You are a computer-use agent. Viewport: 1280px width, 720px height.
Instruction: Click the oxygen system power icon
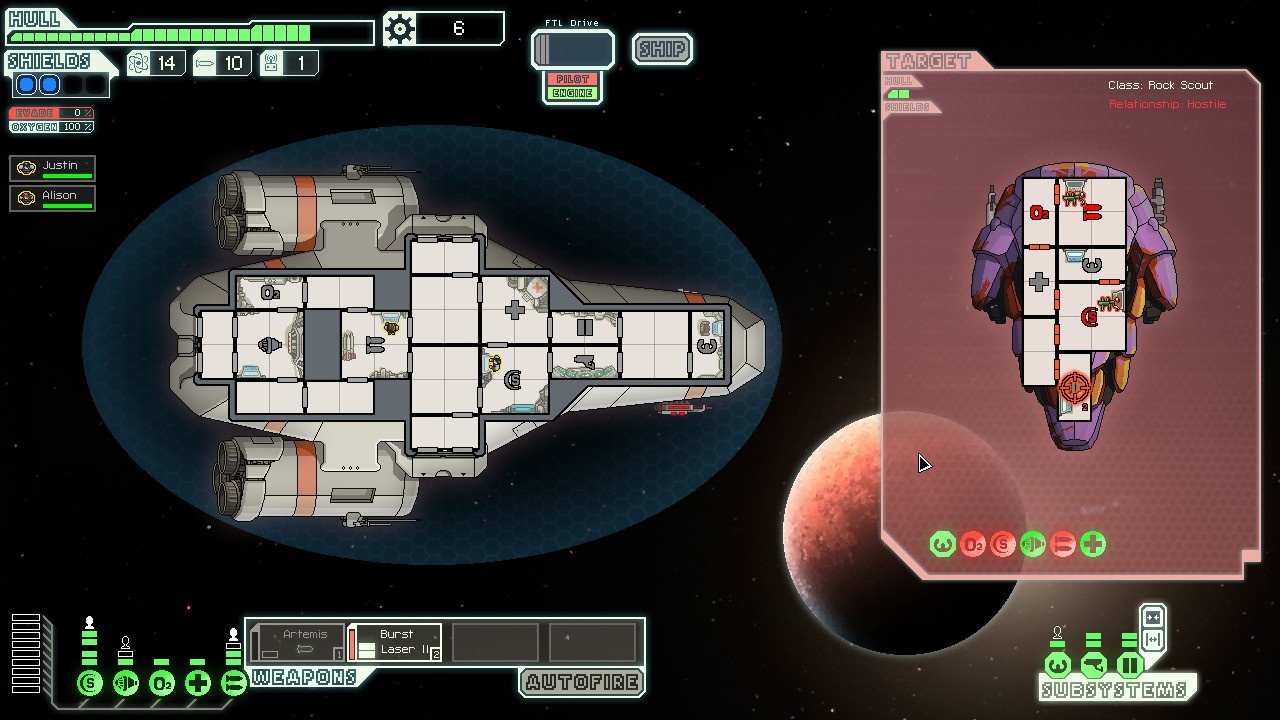click(x=162, y=684)
